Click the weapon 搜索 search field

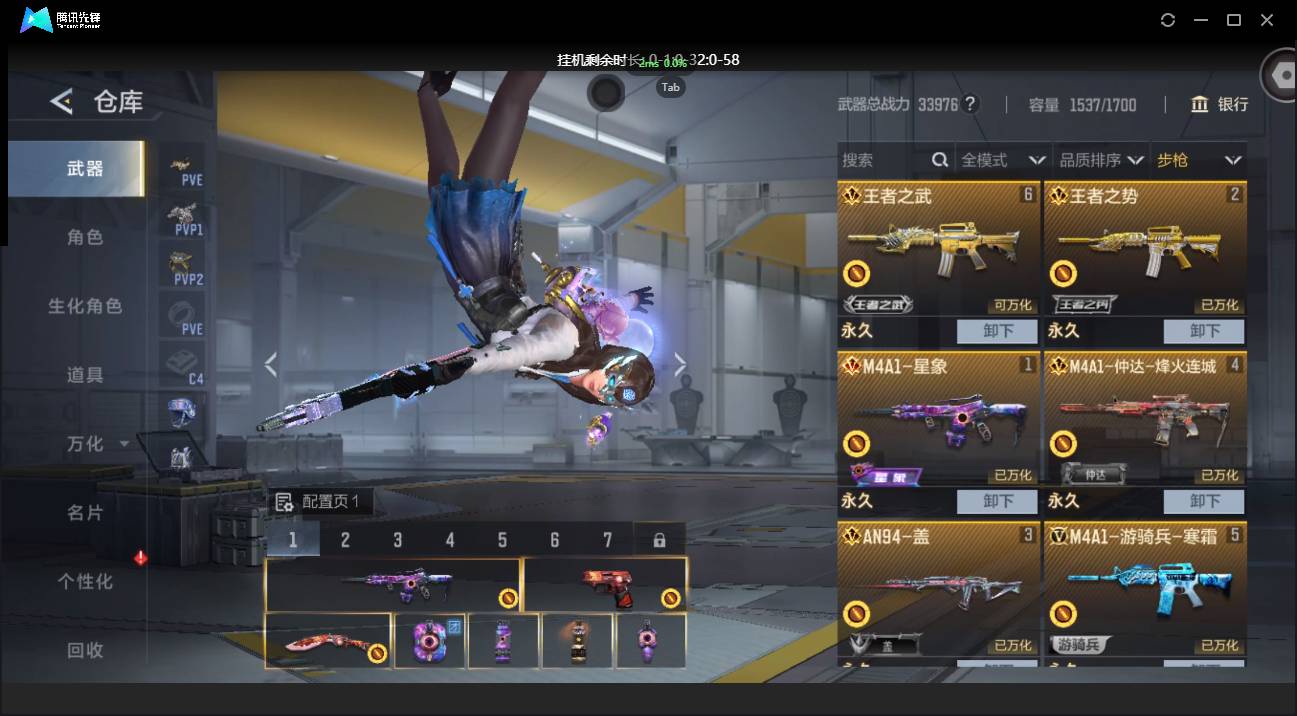click(x=885, y=160)
